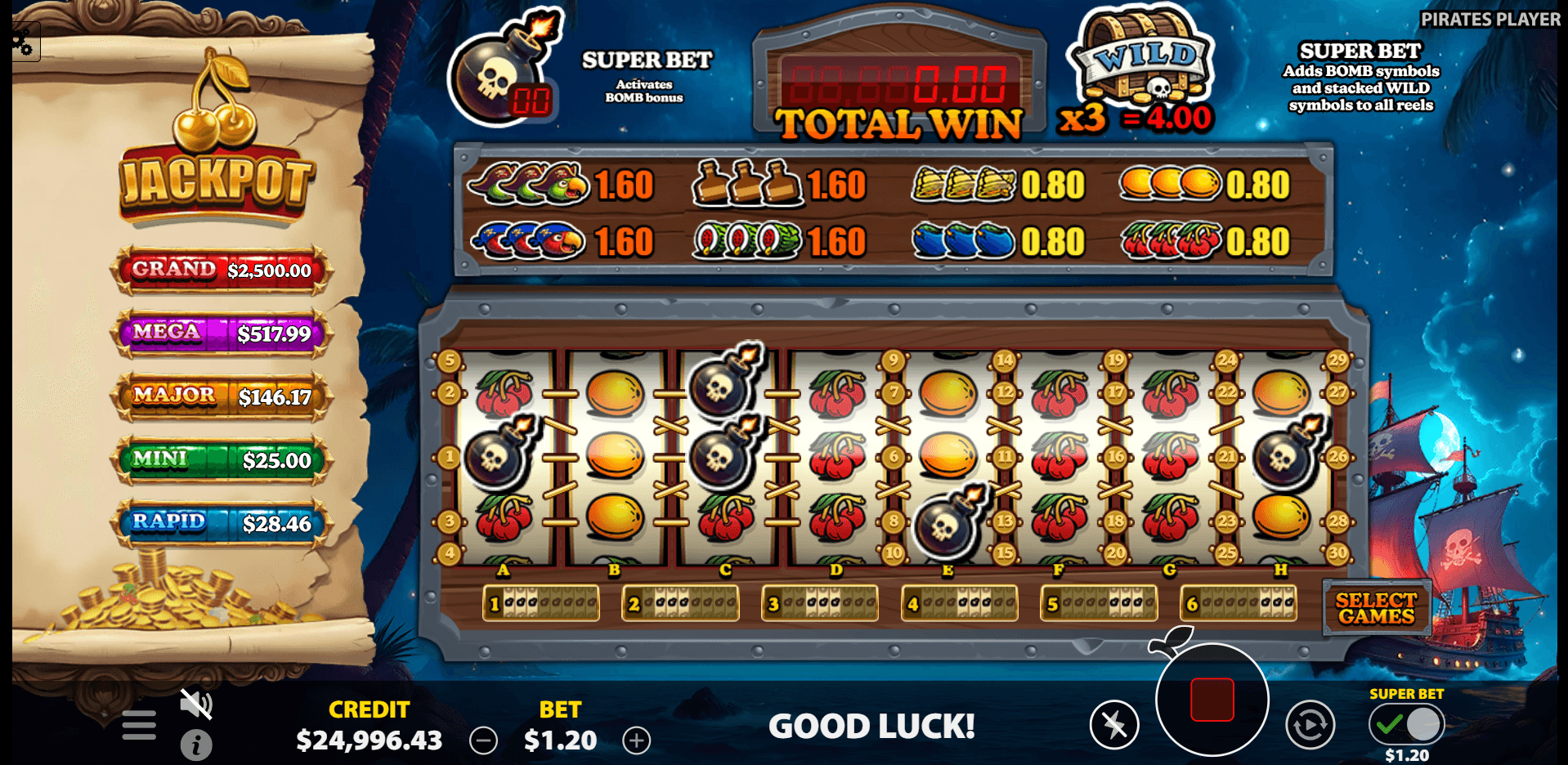Choose game set 1 button
1568x765 pixels.
coord(541,604)
